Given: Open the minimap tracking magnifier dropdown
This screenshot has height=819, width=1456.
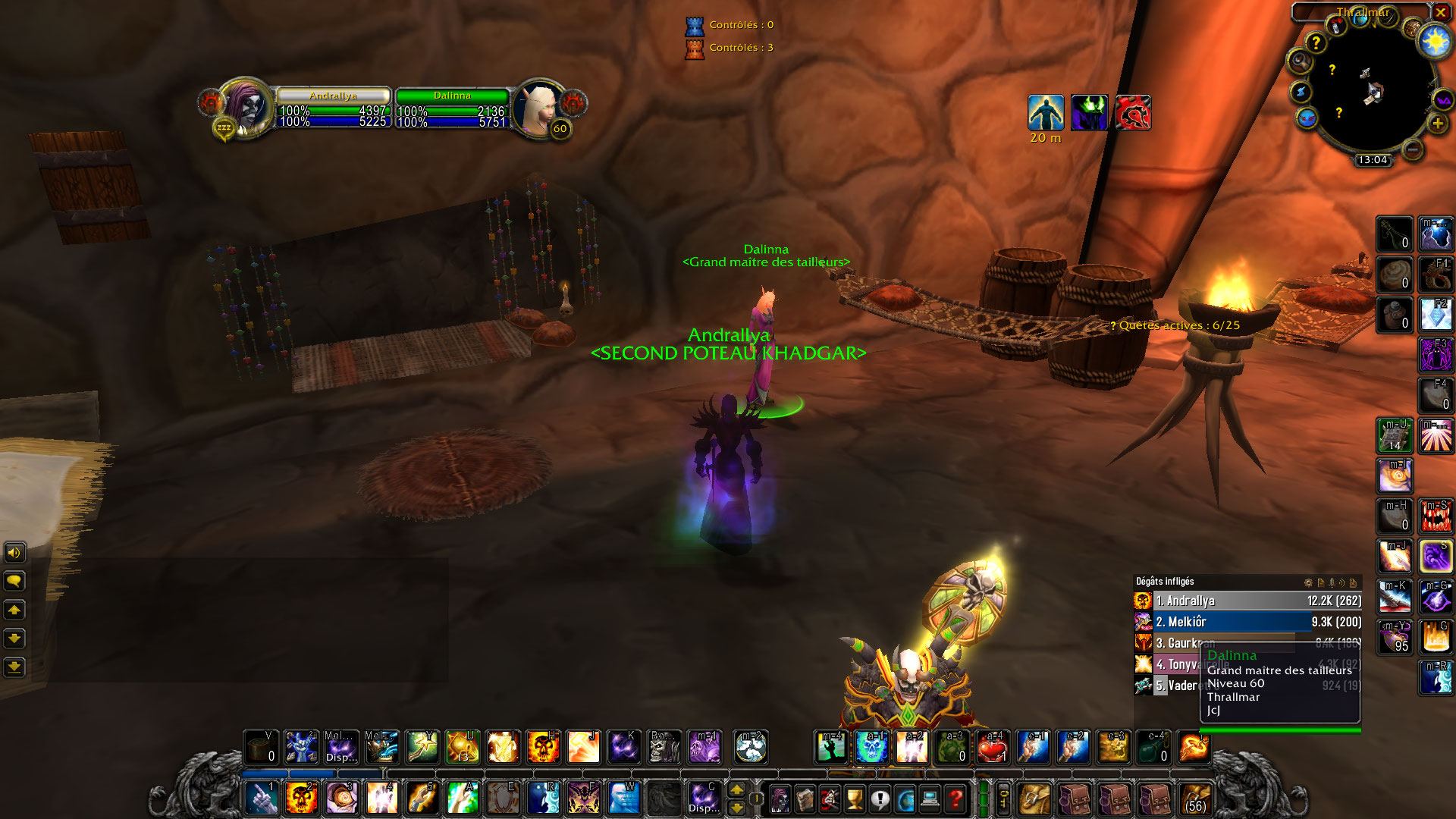Looking at the screenshot, I should (1299, 60).
